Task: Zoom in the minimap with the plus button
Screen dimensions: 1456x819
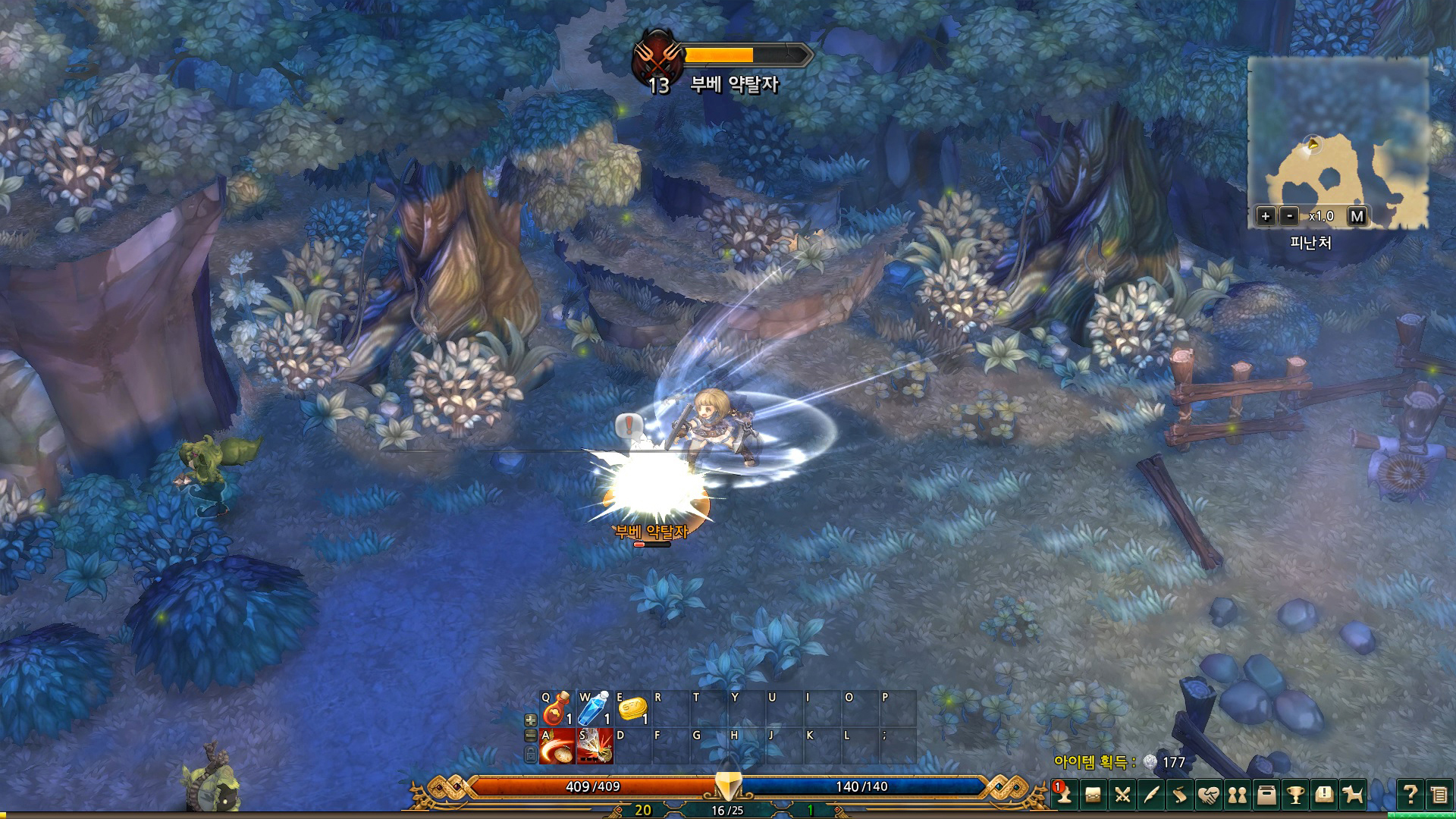Action: 1266,218
